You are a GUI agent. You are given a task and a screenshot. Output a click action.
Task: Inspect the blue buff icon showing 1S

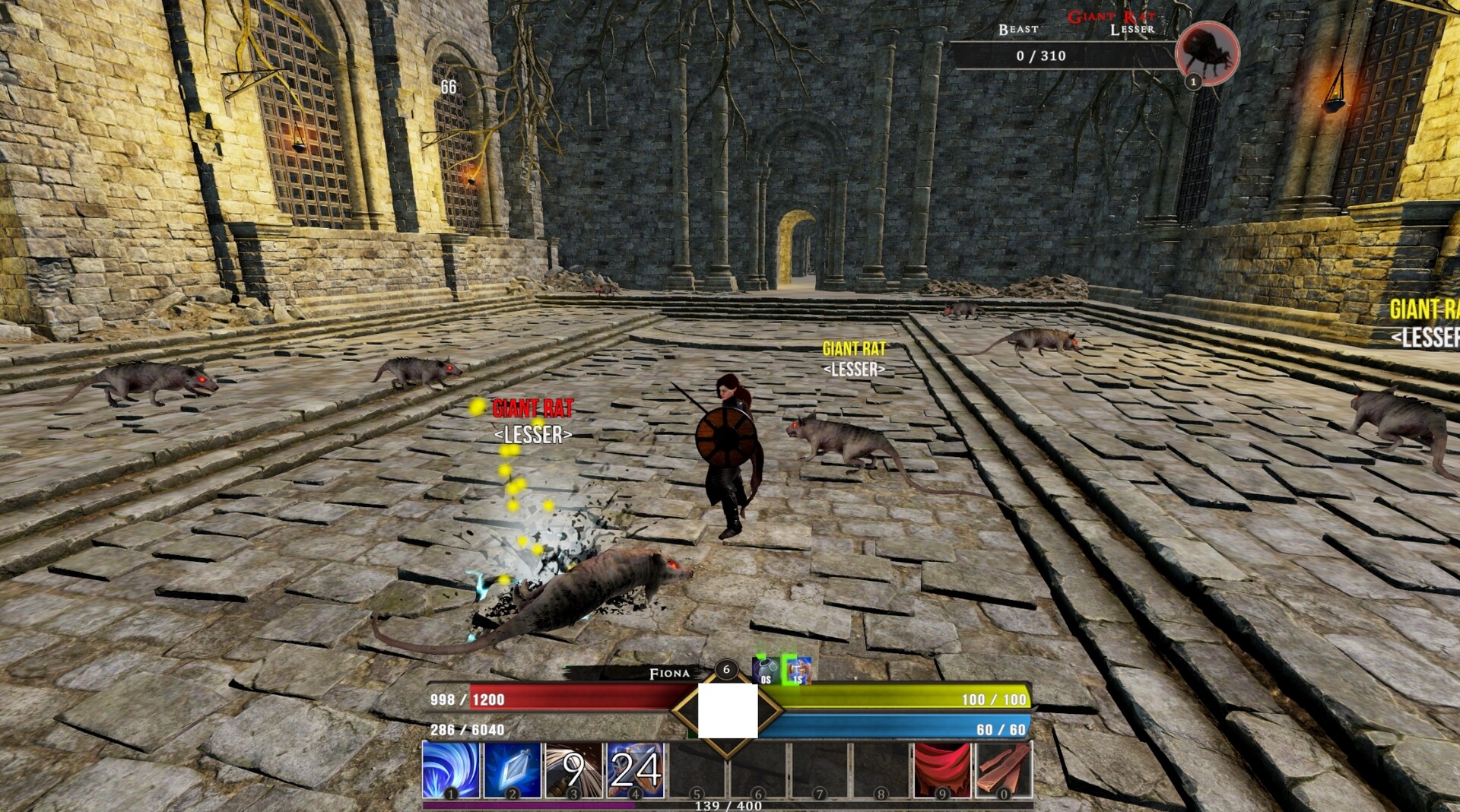(798, 671)
